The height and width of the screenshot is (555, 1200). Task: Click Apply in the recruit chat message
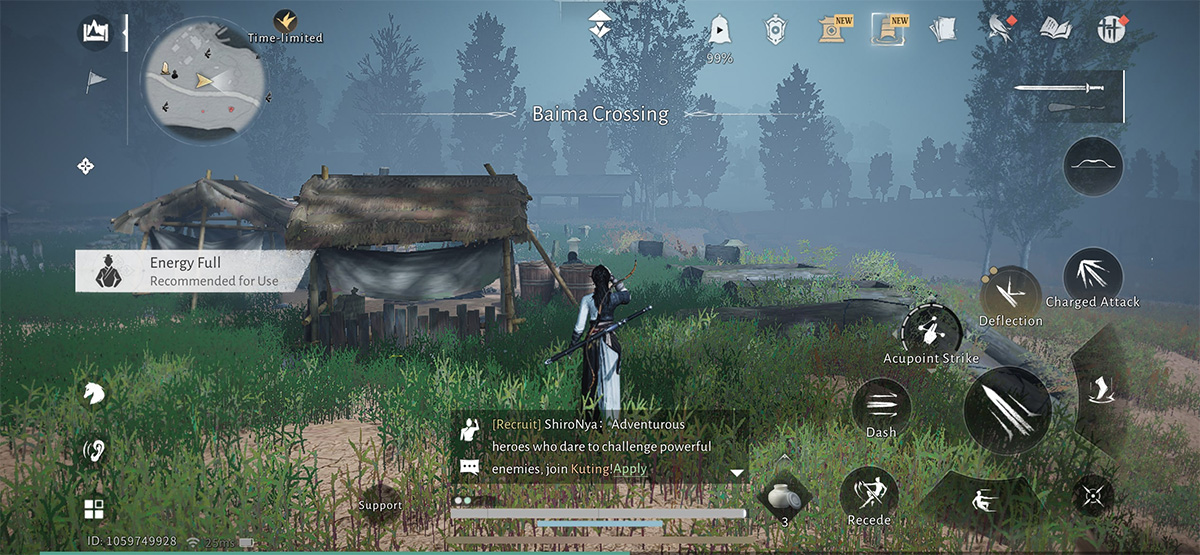click(630, 468)
